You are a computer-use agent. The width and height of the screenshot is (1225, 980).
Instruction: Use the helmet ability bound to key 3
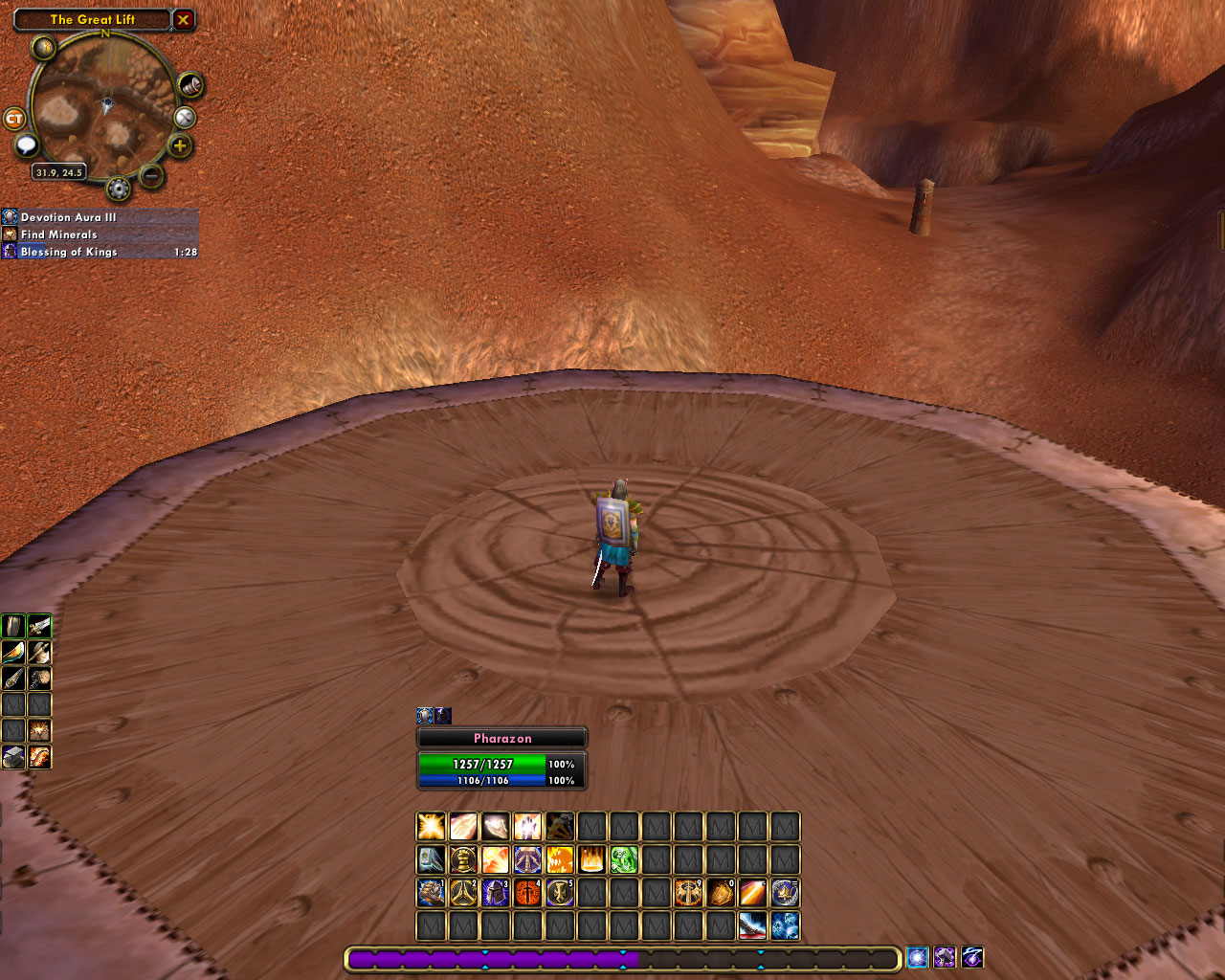pyautogui.click(x=496, y=892)
